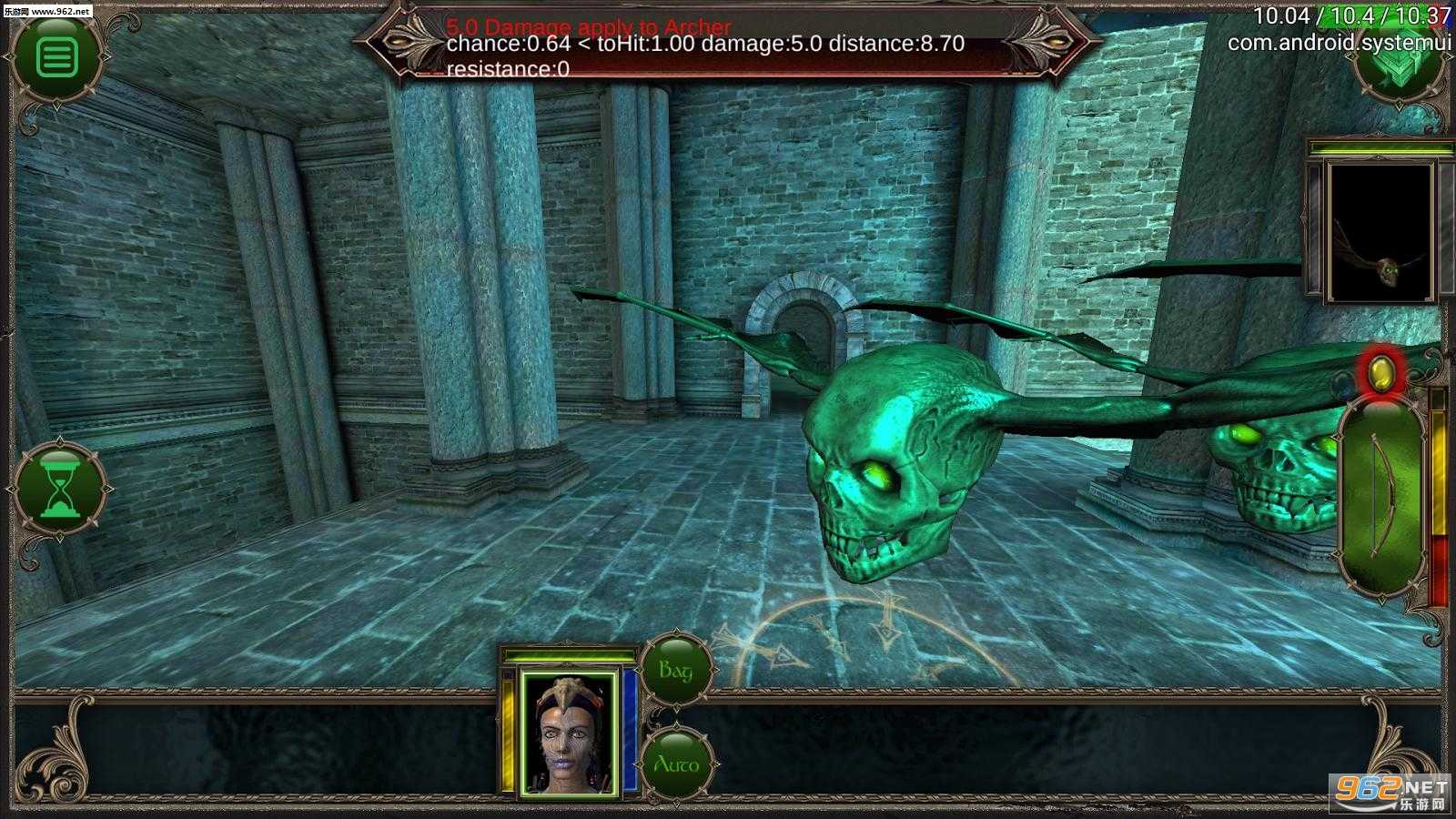1456x819 pixels.
Task: Toggle the Auto button
Action: click(676, 764)
